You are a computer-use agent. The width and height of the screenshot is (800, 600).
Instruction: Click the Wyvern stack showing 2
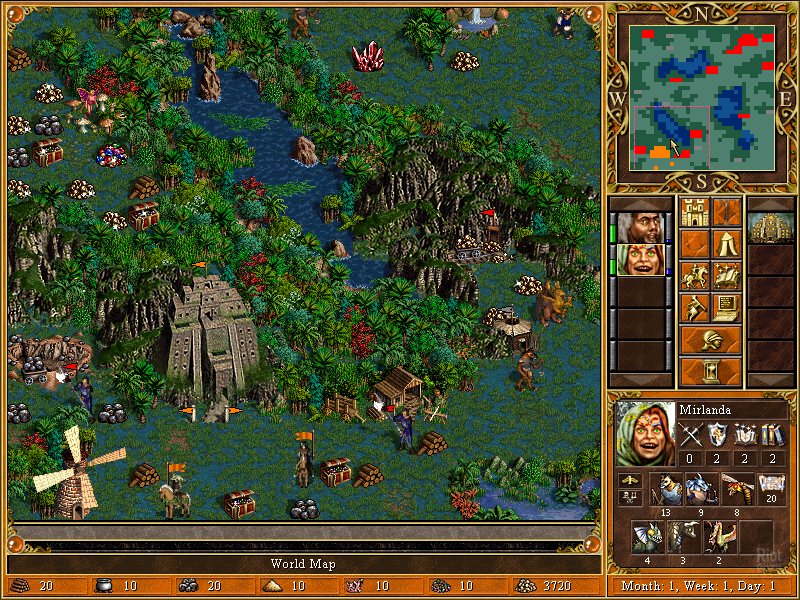721,537
